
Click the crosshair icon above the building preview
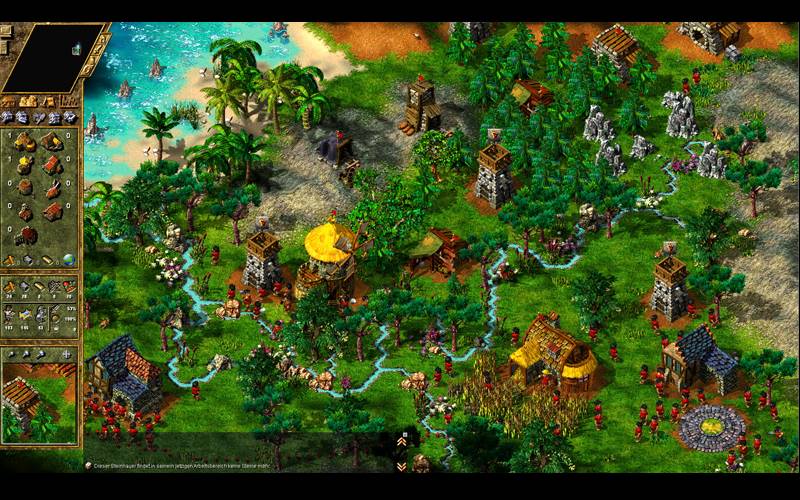pos(68,353)
